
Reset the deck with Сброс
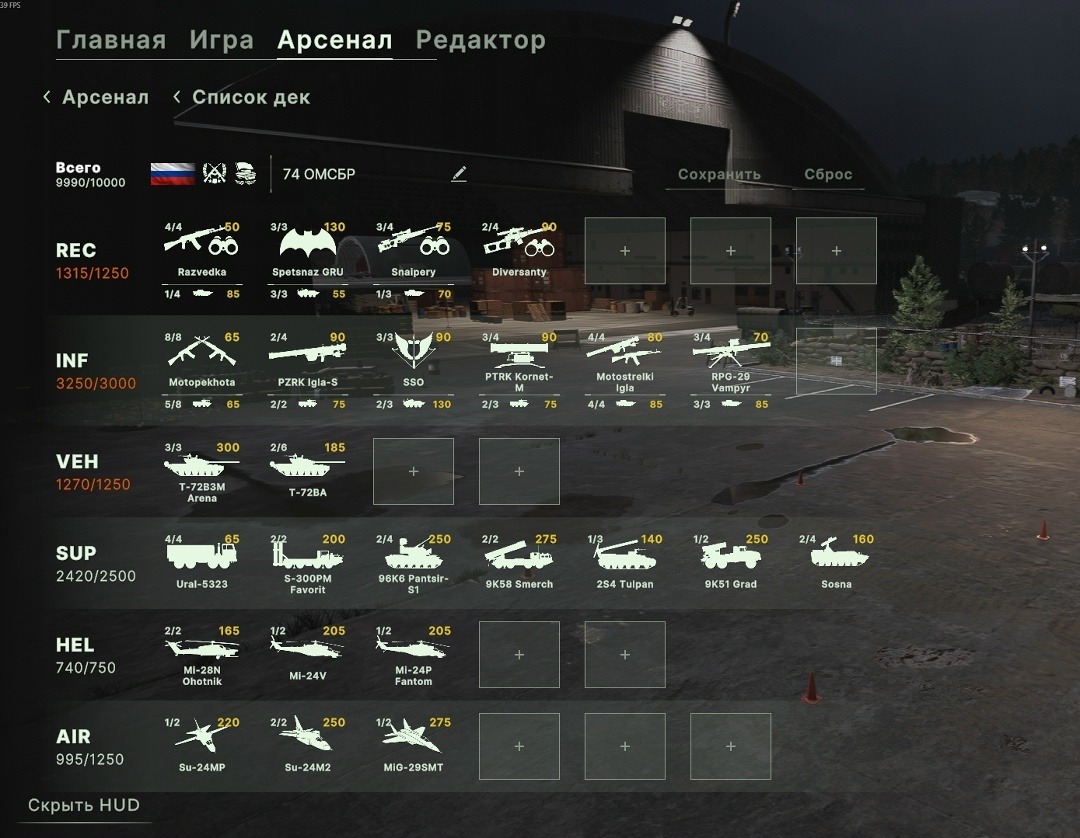coord(828,174)
